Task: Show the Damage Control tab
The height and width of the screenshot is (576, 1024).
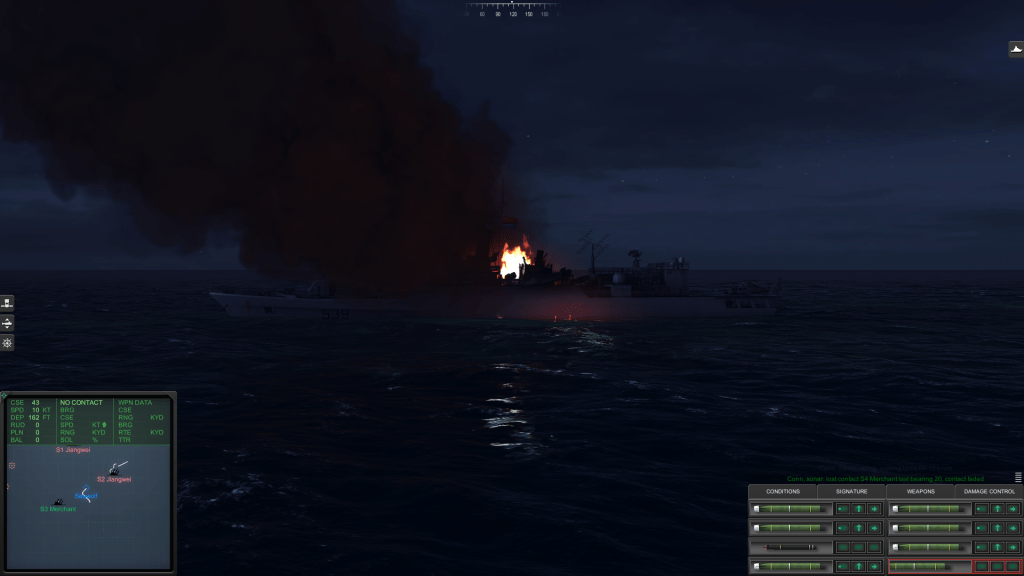Action: pos(989,491)
